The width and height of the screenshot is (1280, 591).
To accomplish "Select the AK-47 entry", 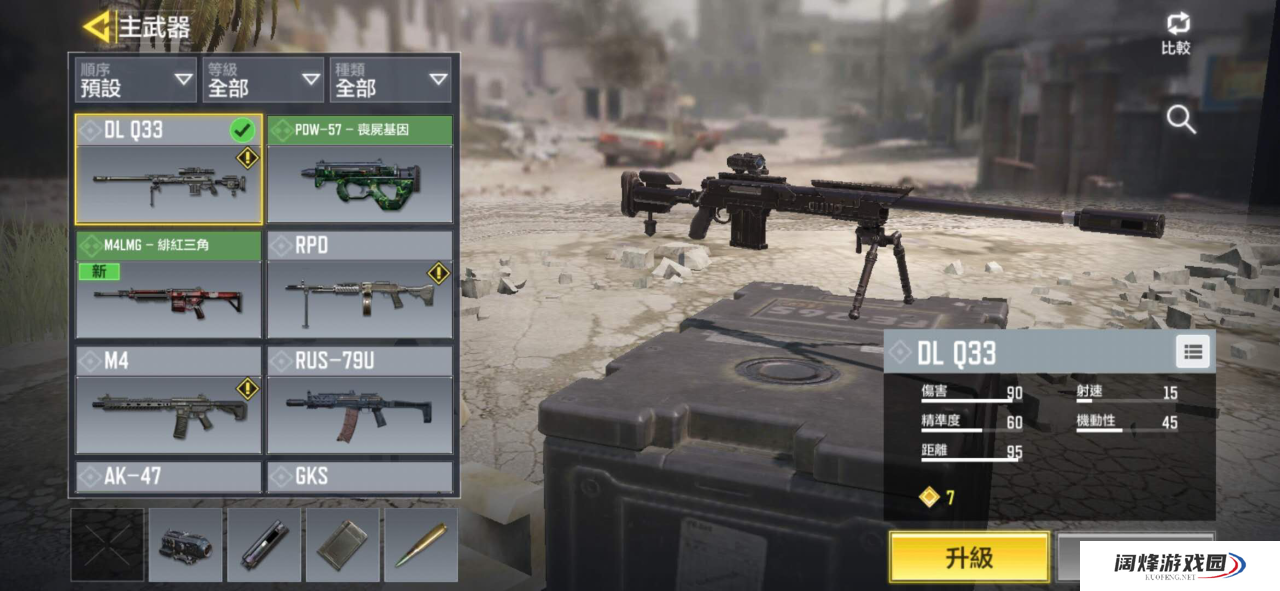I will pyautogui.click(x=168, y=476).
